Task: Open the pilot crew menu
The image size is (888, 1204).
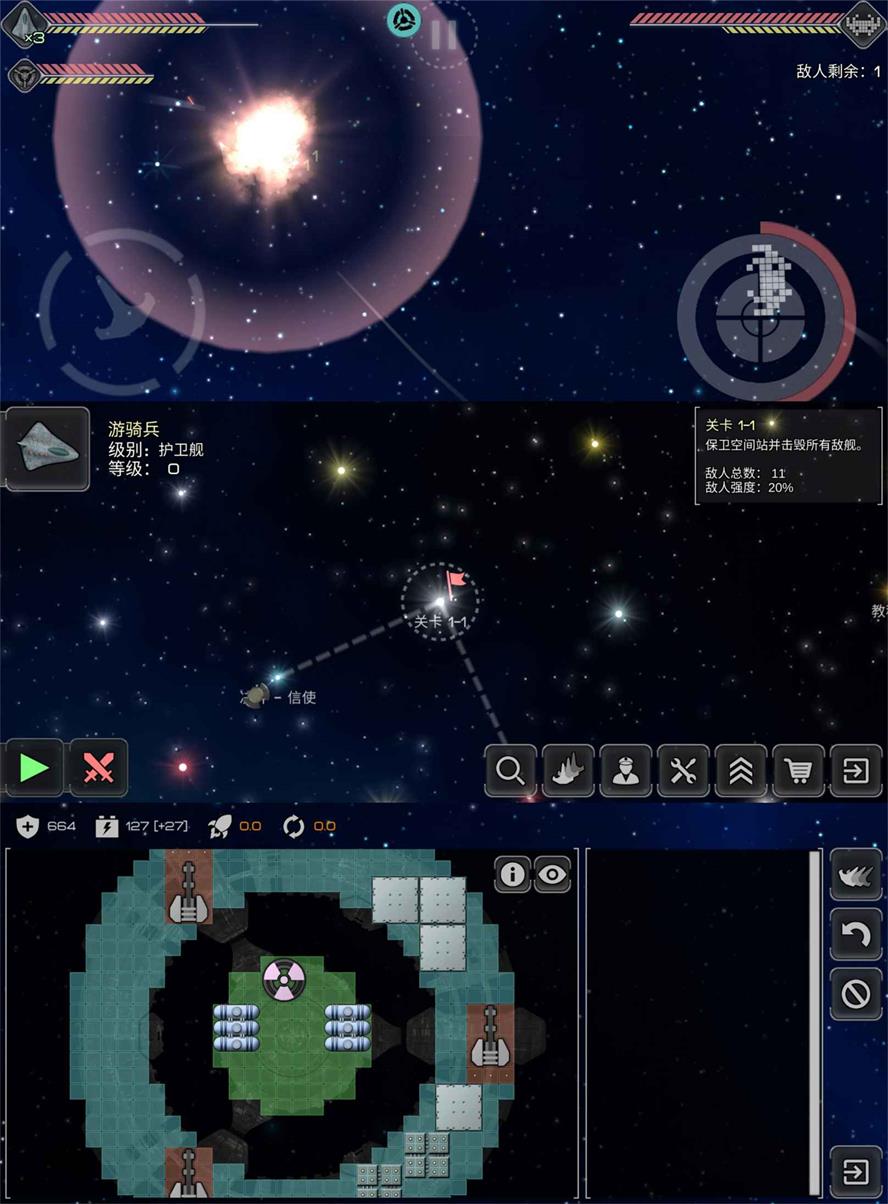Action: coord(626,771)
